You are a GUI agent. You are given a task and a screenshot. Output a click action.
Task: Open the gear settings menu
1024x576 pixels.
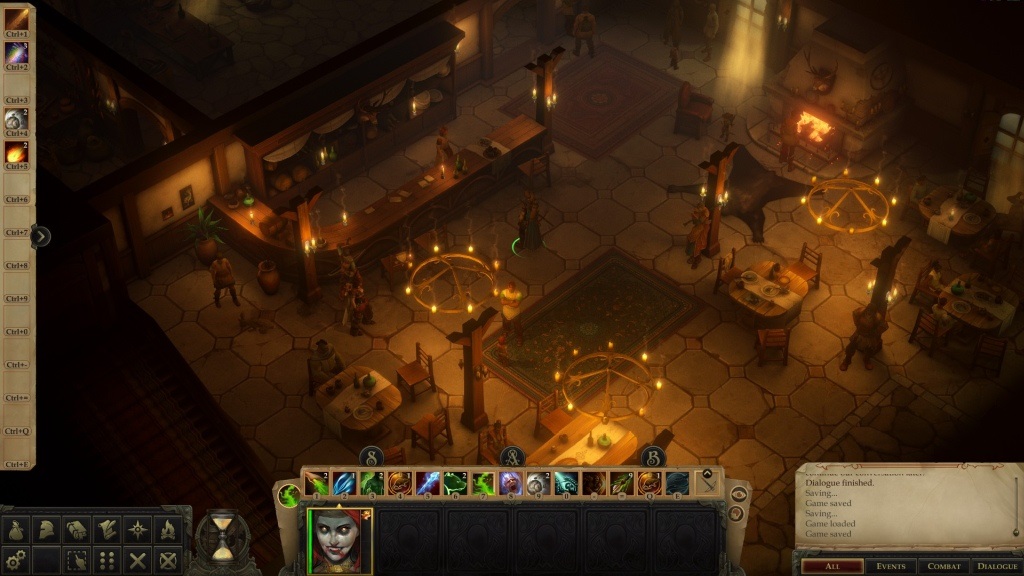[16, 560]
